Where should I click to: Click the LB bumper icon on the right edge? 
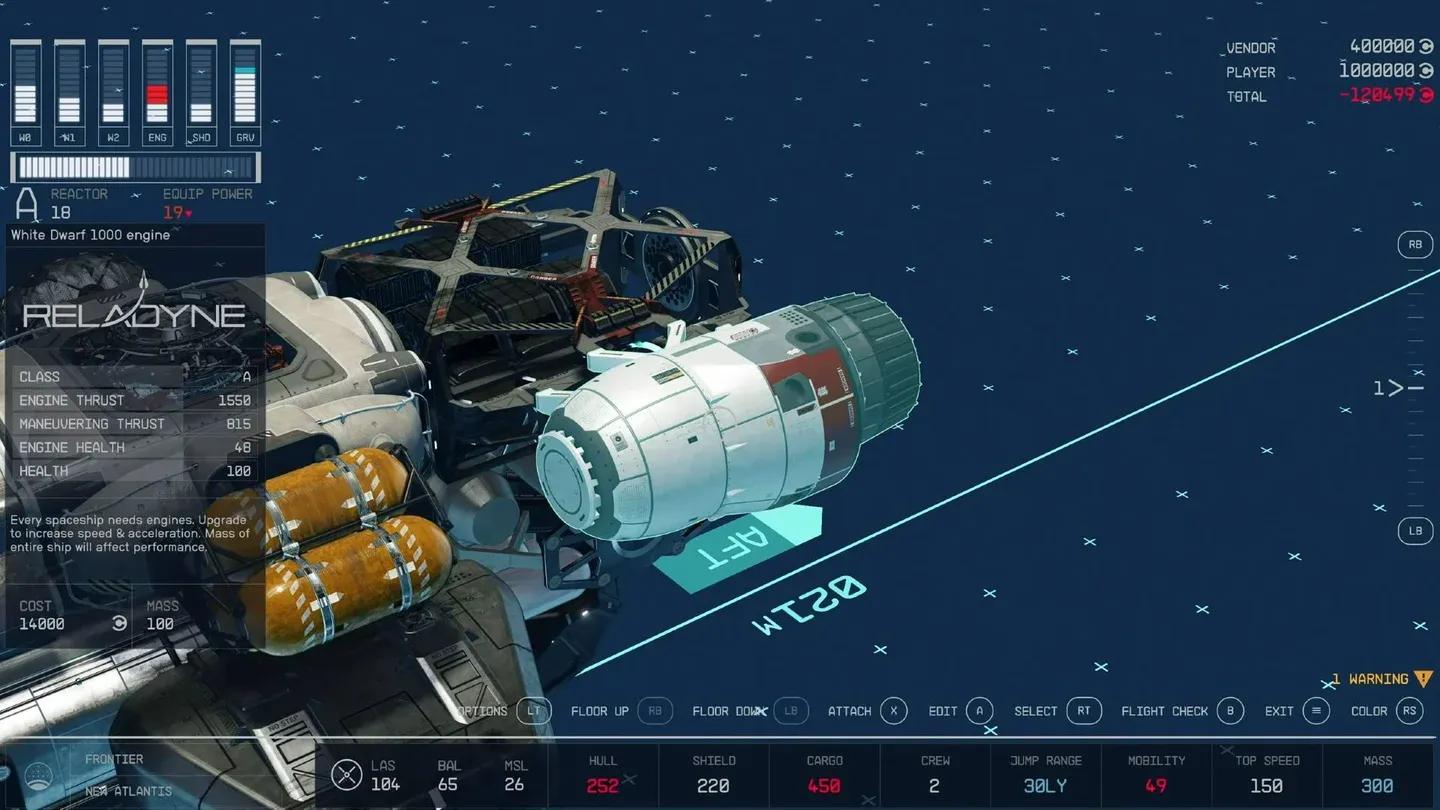1415,531
